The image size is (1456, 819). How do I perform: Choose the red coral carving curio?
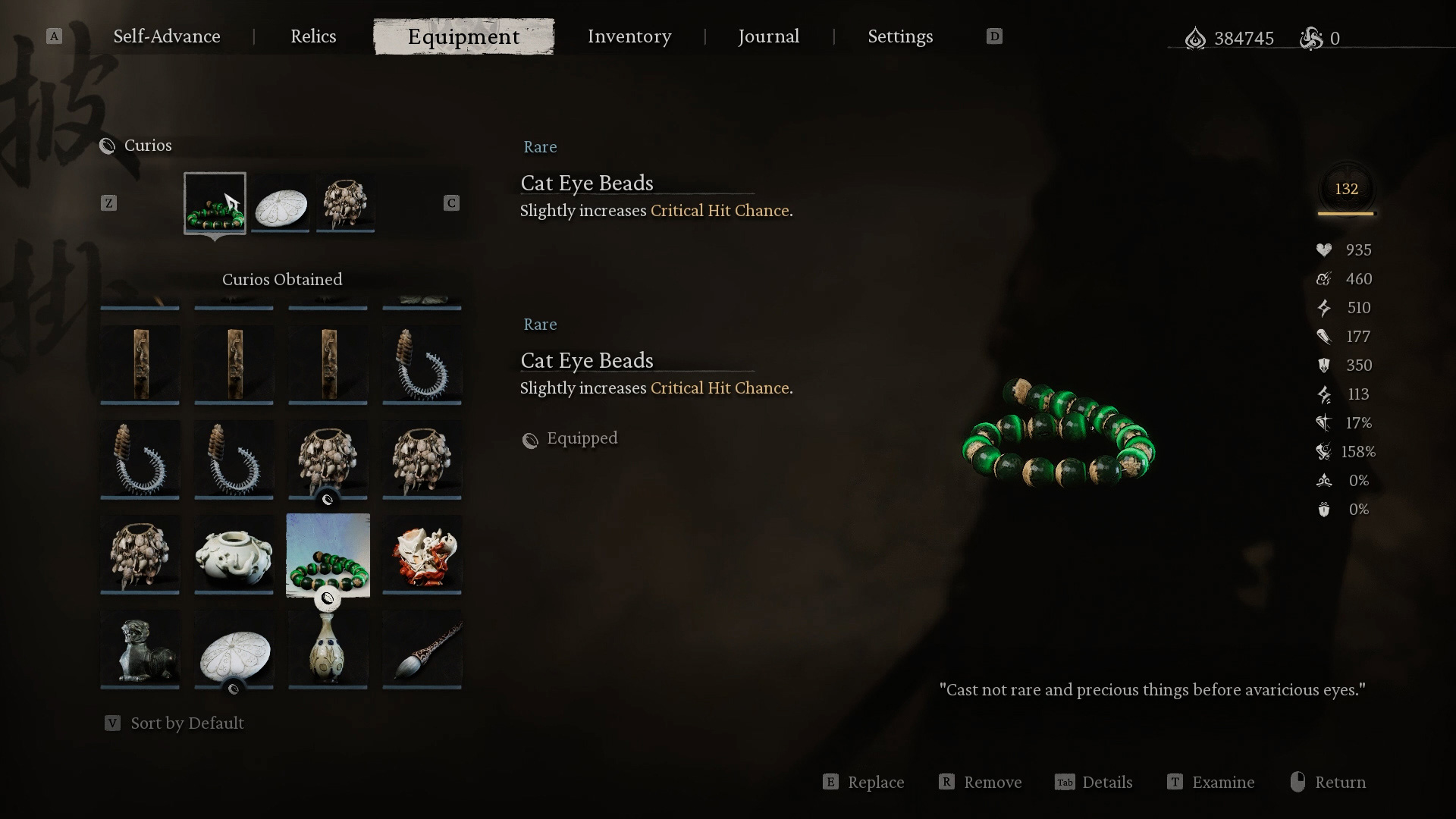point(422,554)
